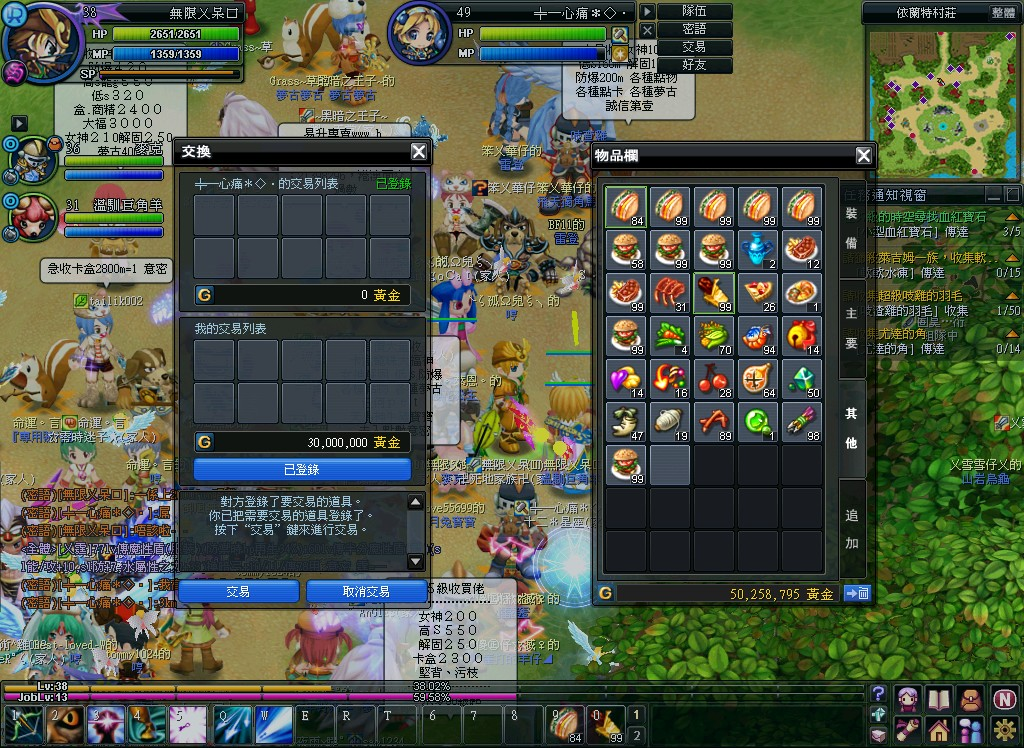Image resolution: width=1024 pixels, height=748 pixels.
Task: Open the 主要 inventory tab
Action: click(x=851, y=329)
